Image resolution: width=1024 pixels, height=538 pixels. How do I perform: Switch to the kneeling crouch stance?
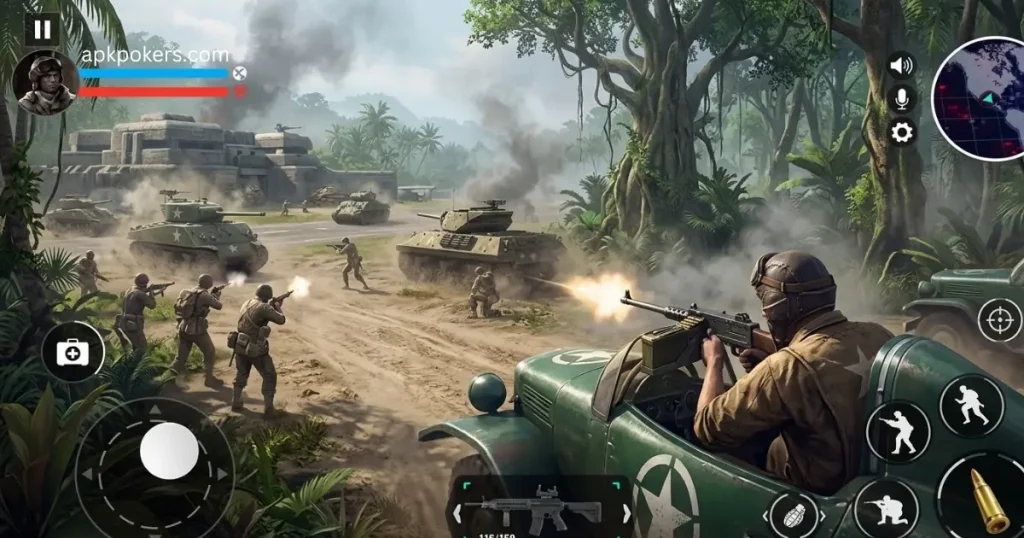pos(886,508)
